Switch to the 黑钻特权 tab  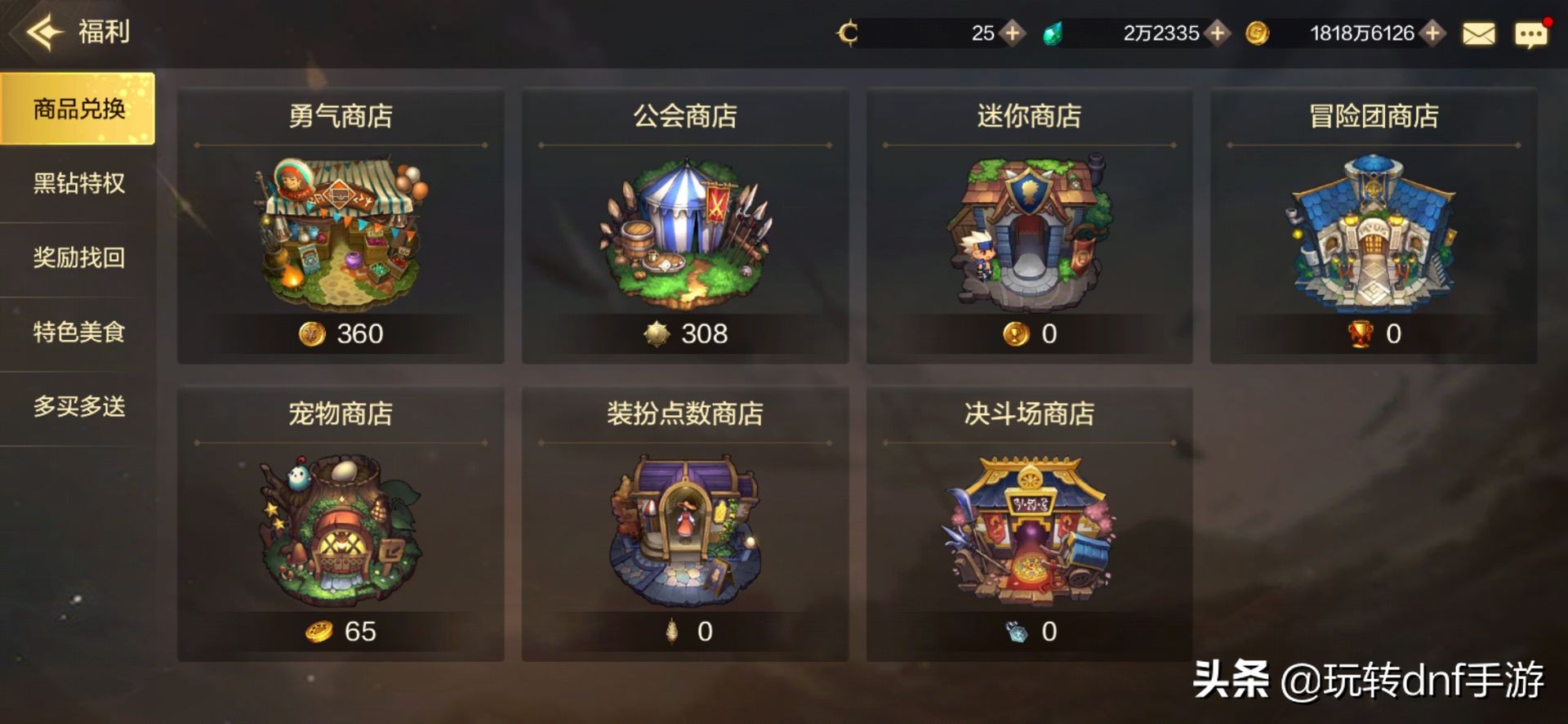click(78, 185)
